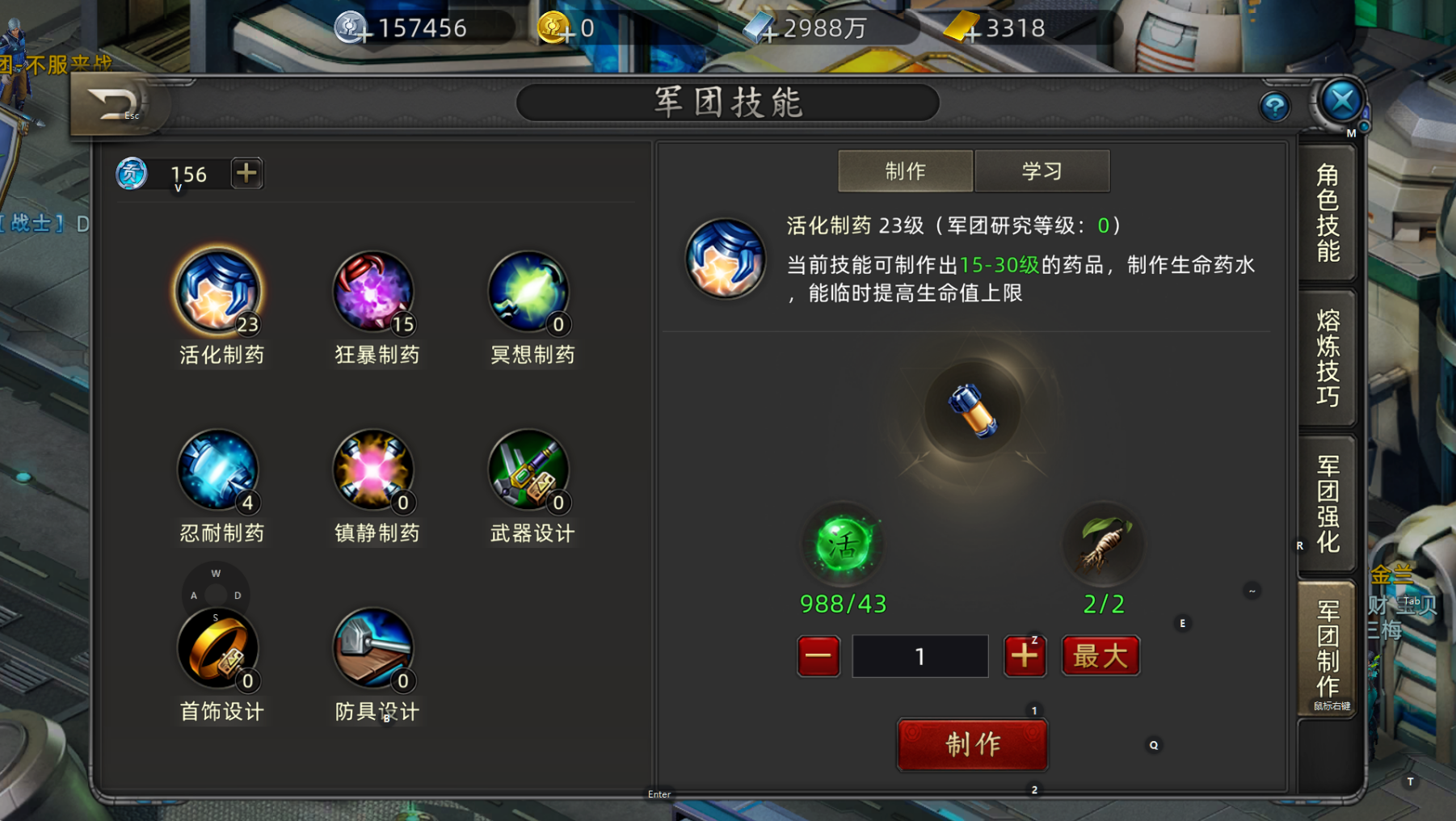Switch to the 学习 tab
The height and width of the screenshot is (821, 1456).
(x=1042, y=171)
